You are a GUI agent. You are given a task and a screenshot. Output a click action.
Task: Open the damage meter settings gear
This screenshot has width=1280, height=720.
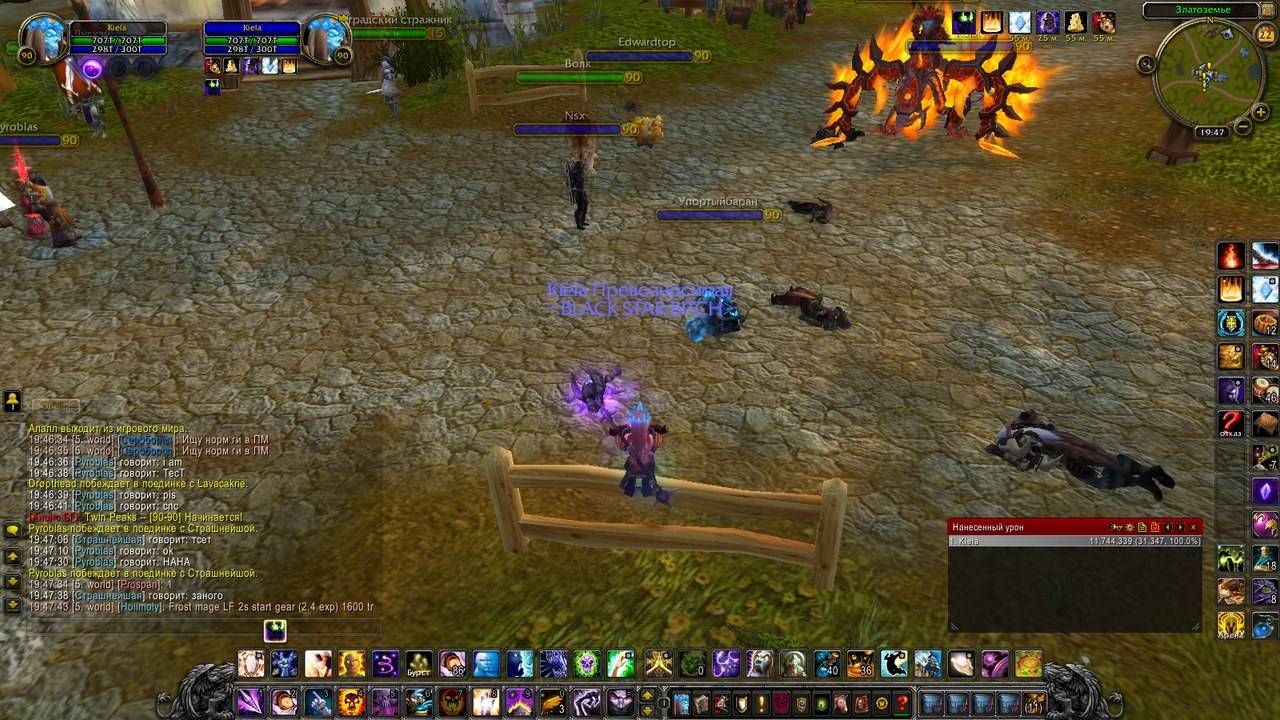pyautogui.click(x=1129, y=527)
